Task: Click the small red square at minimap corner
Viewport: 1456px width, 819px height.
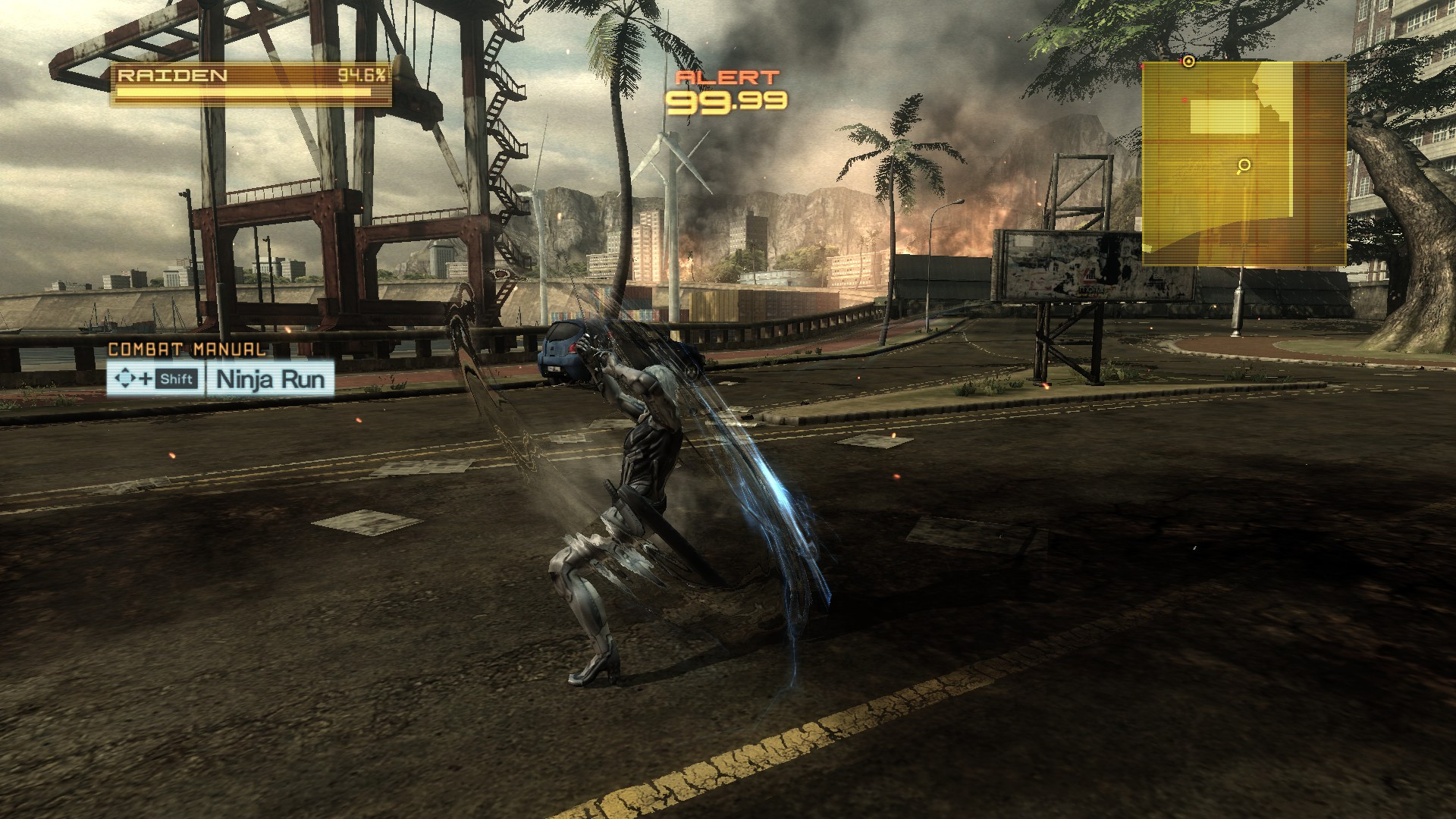Action: (x=1142, y=66)
